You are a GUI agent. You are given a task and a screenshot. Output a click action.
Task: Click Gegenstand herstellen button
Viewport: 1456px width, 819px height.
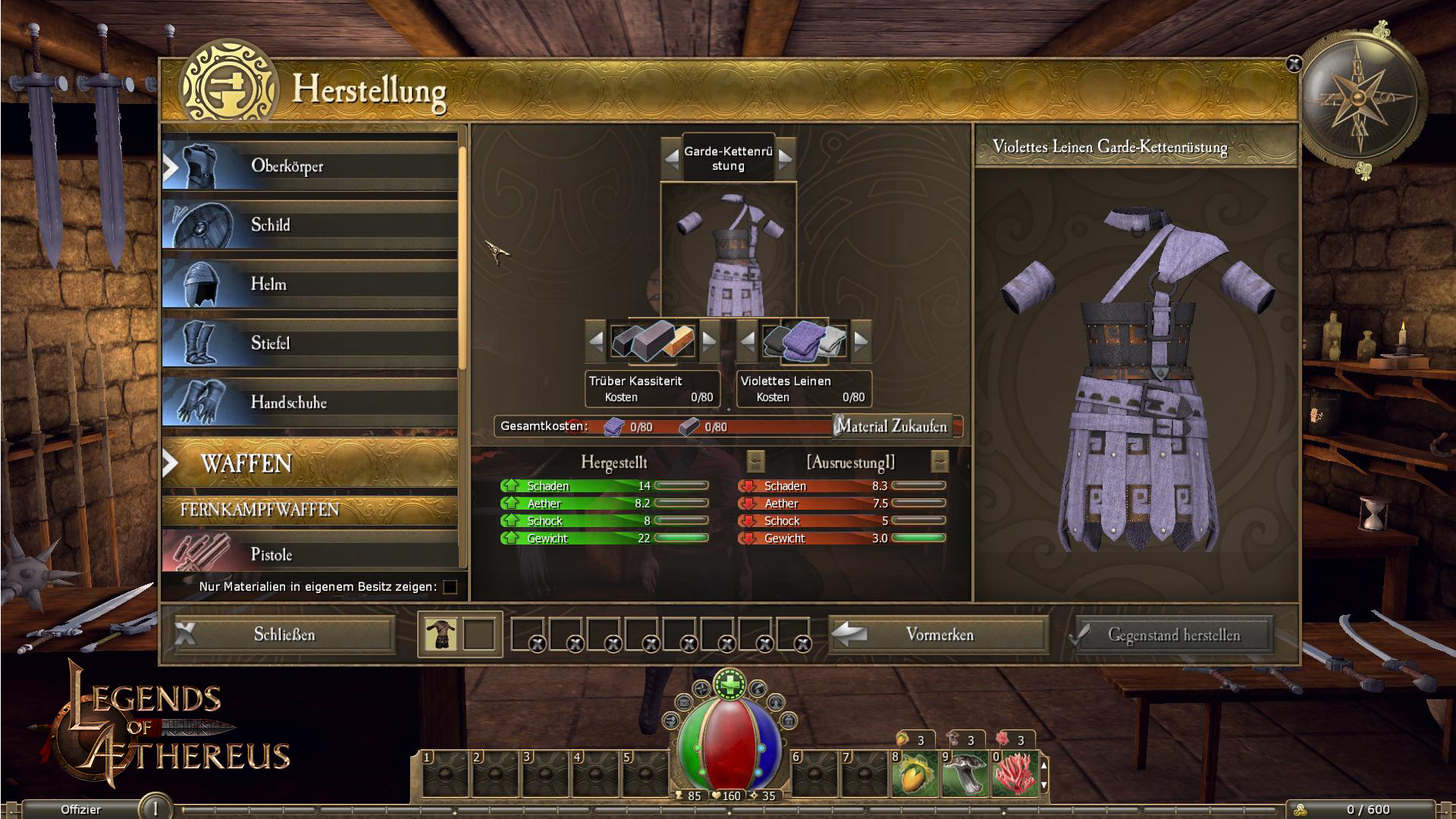tap(1173, 635)
